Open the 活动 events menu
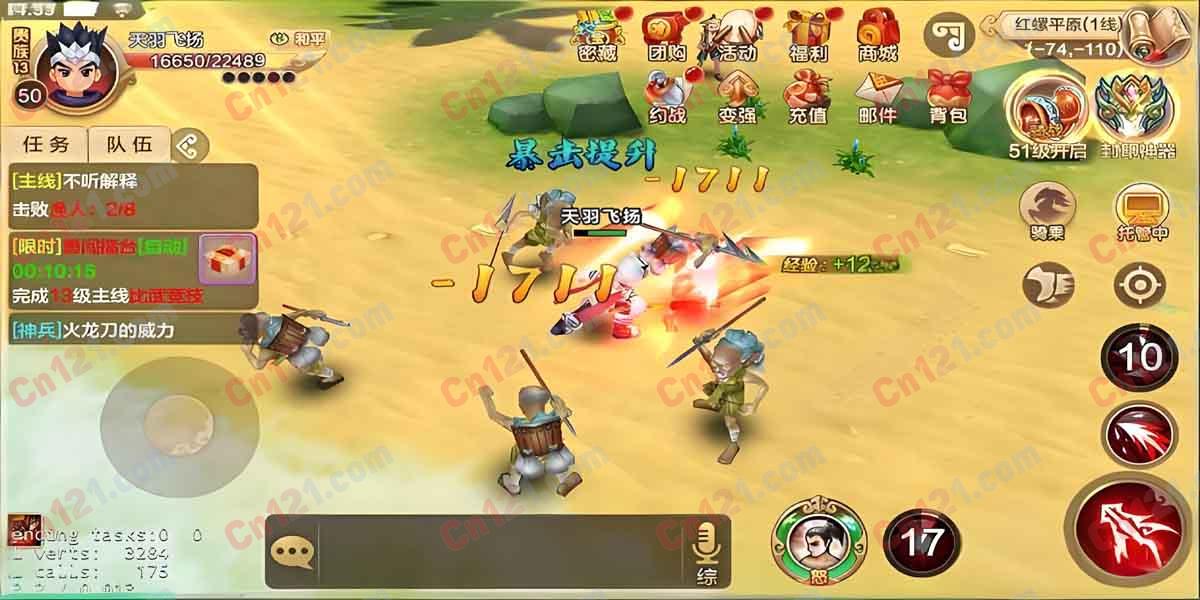Viewport: 1200px width, 600px height. pyautogui.click(x=737, y=36)
